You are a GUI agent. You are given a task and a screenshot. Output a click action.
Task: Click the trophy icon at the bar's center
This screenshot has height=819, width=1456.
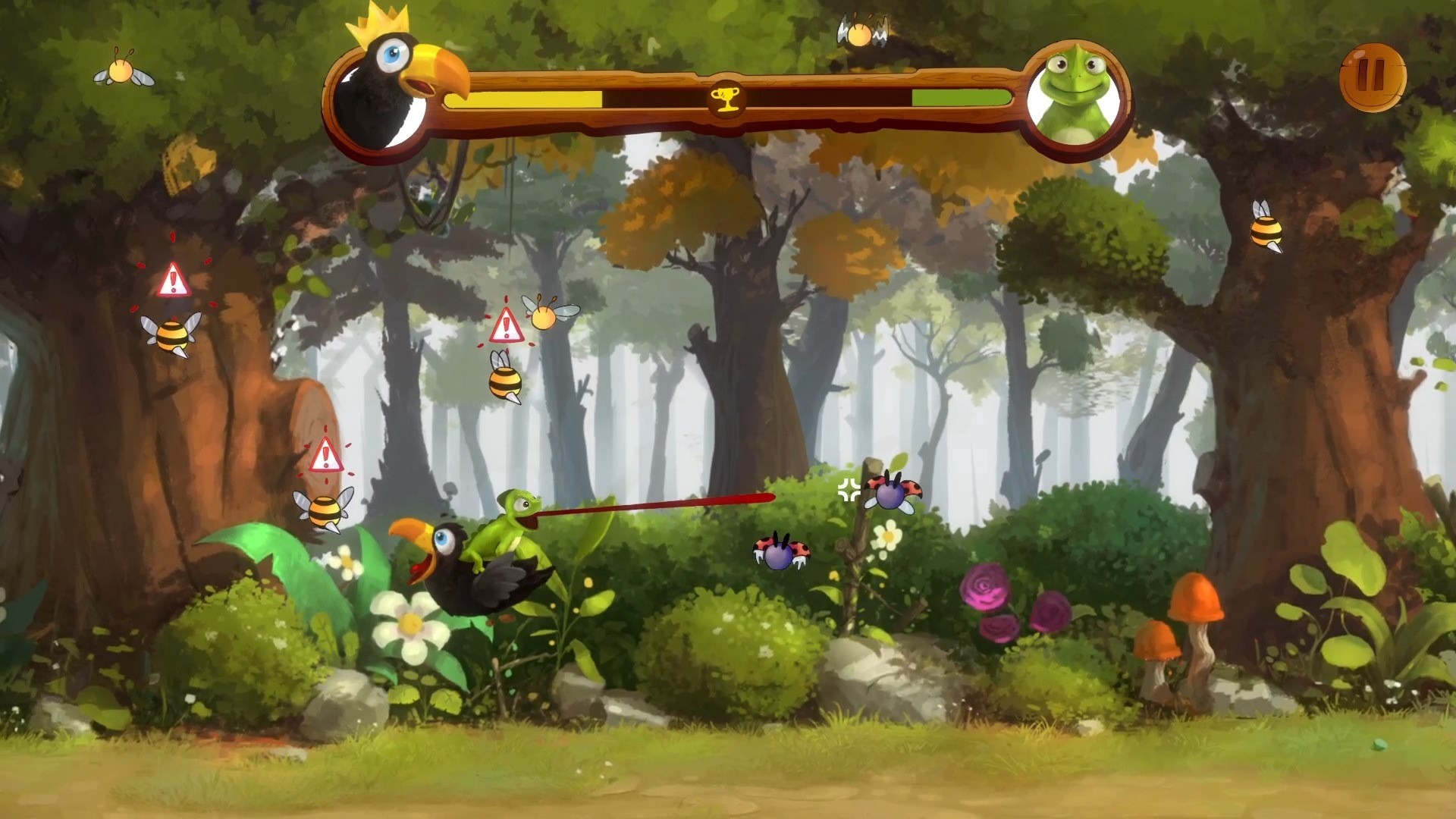pos(726,99)
